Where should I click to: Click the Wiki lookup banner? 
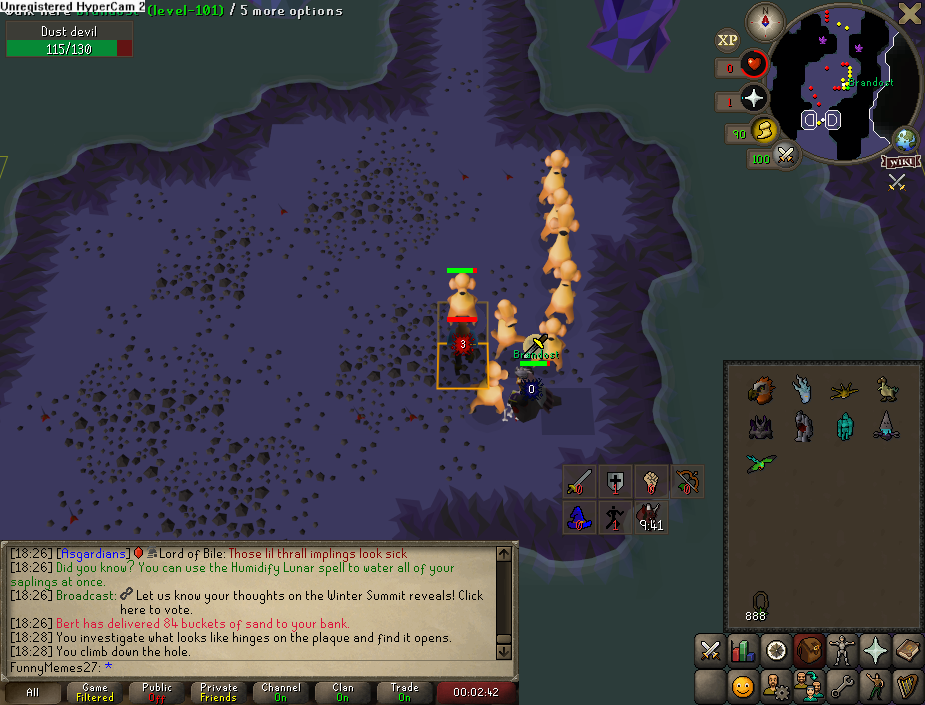pos(900,161)
